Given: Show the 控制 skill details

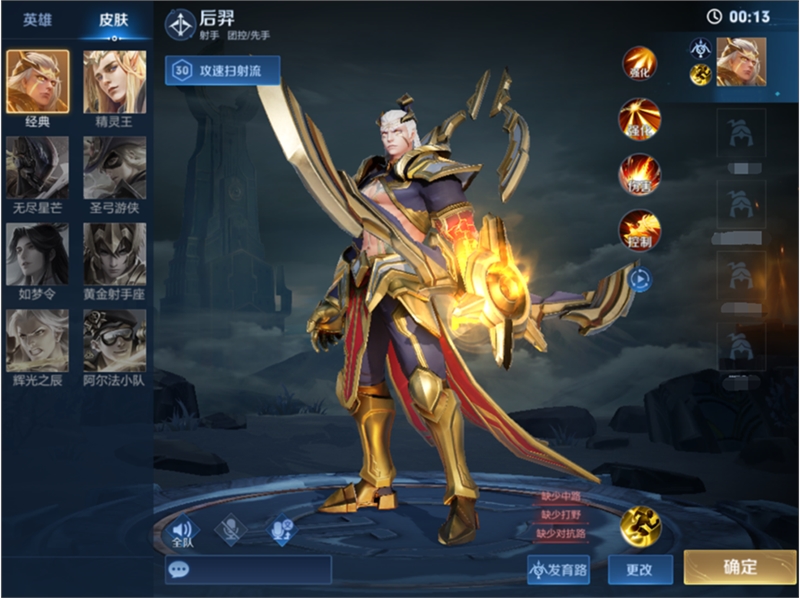Looking at the screenshot, I should 639,230.
